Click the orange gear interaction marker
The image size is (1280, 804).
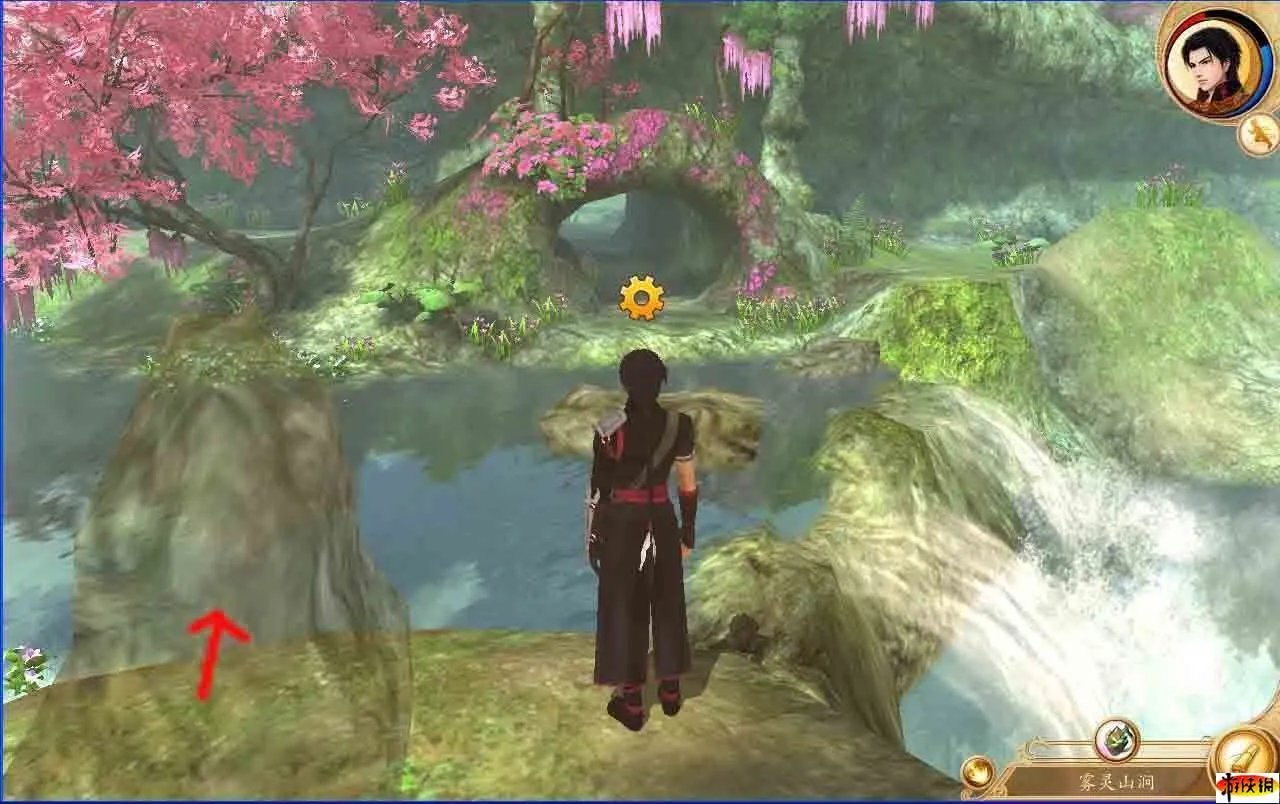coord(641,298)
